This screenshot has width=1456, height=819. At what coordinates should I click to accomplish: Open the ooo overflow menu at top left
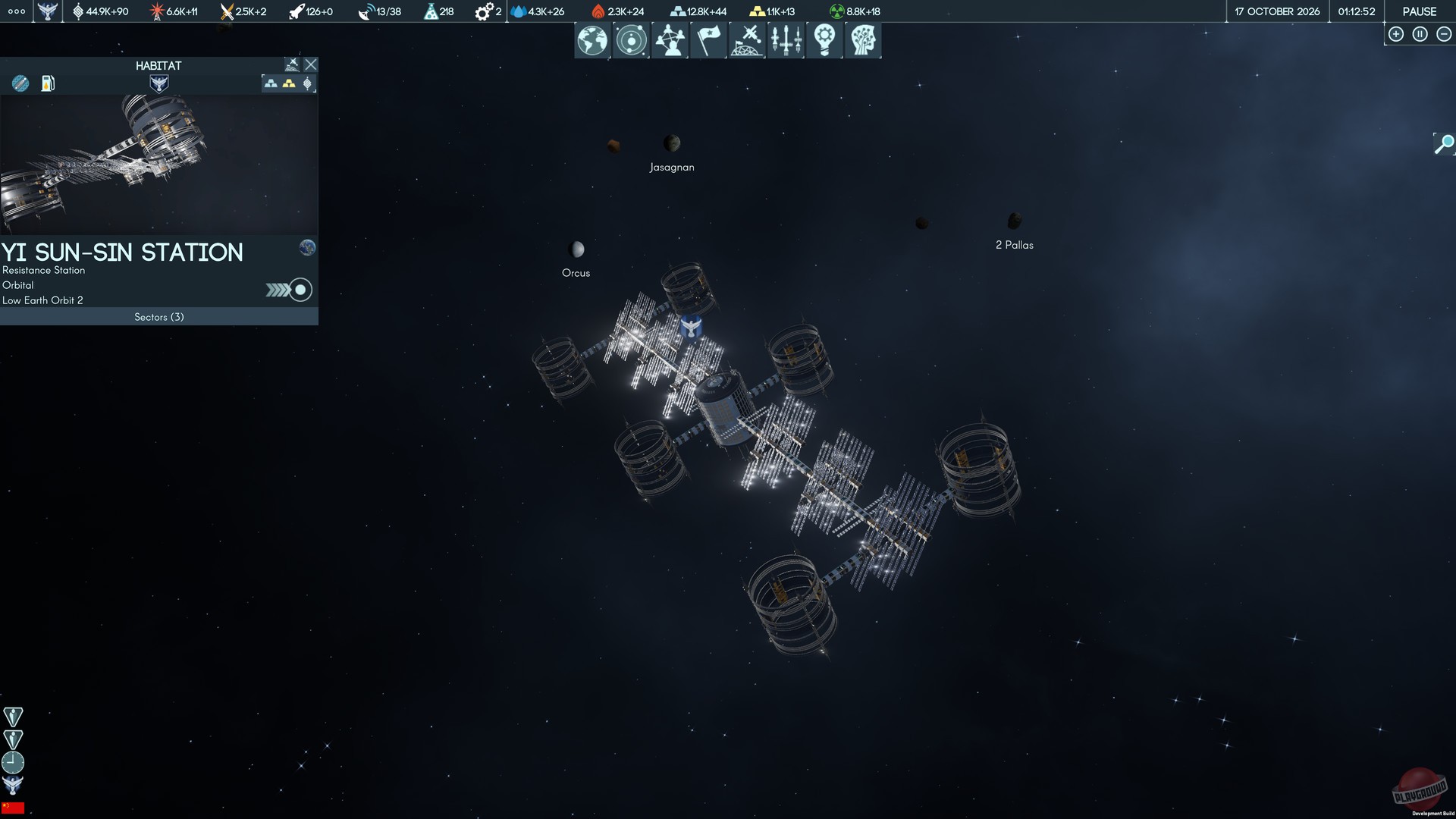click(x=15, y=11)
